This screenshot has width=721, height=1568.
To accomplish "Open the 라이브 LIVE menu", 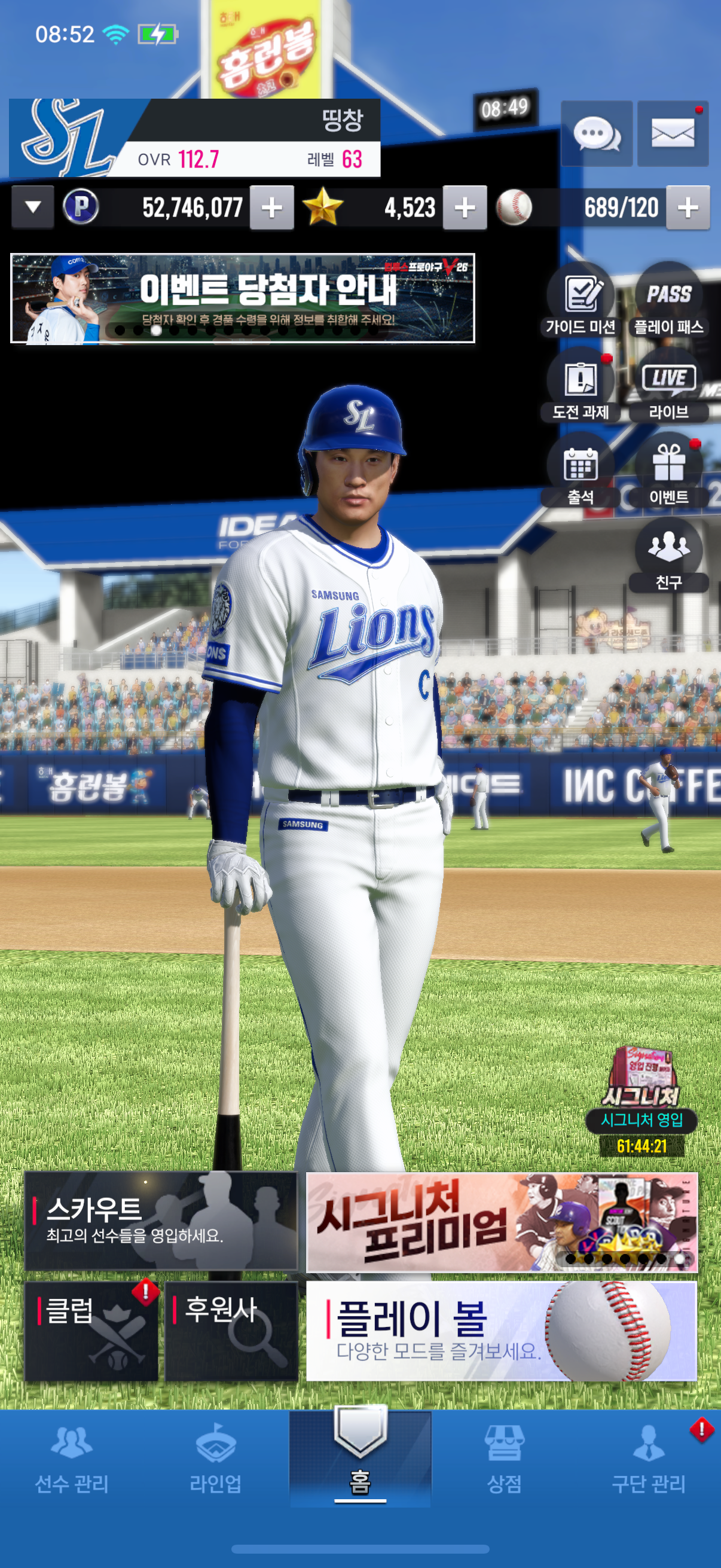I will pos(668,386).
